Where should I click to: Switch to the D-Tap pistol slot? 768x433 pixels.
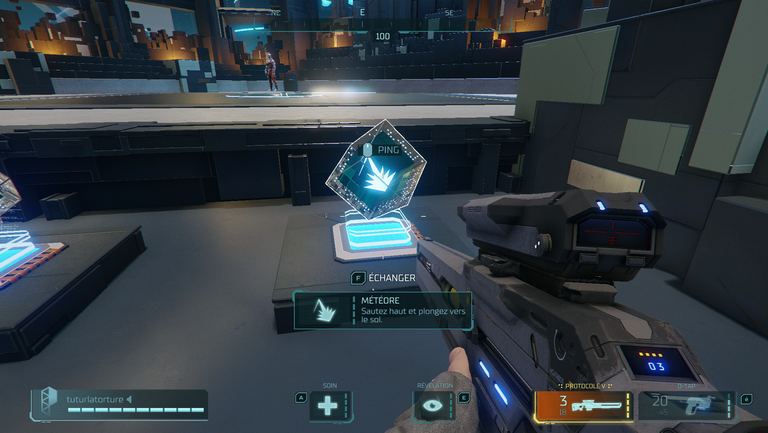click(x=686, y=405)
